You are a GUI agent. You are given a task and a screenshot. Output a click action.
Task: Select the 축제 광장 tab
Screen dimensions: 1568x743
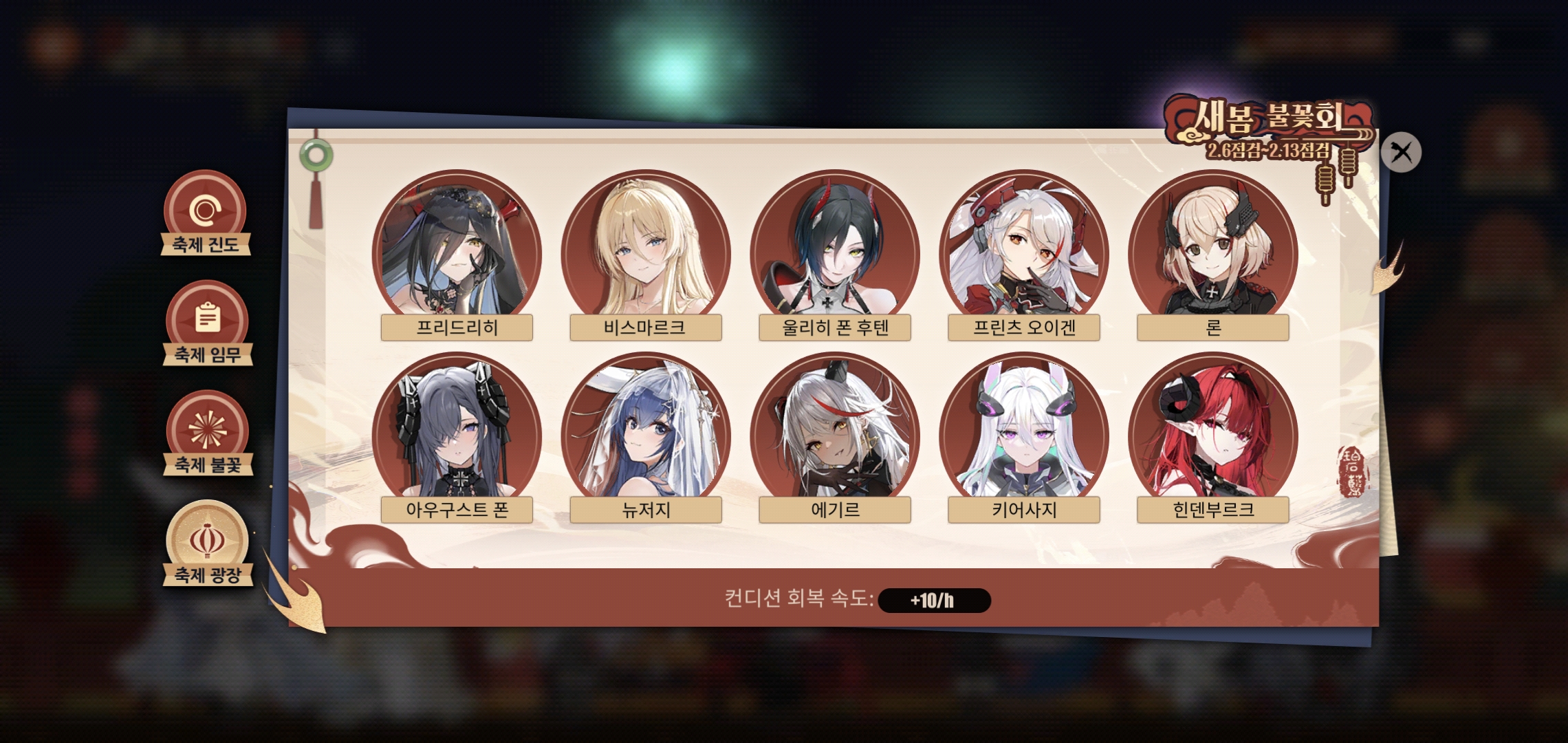click(x=207, y=543)
